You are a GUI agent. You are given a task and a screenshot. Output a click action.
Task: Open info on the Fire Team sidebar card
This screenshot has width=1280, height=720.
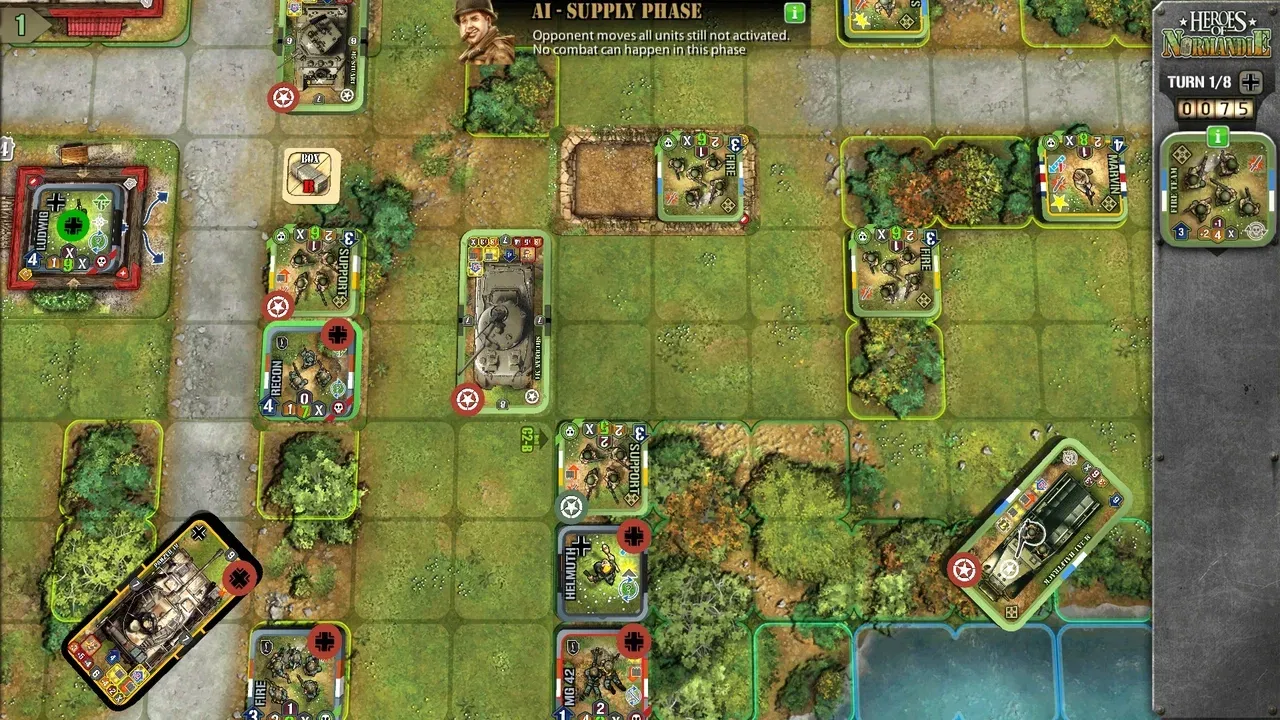[1216, 137]
